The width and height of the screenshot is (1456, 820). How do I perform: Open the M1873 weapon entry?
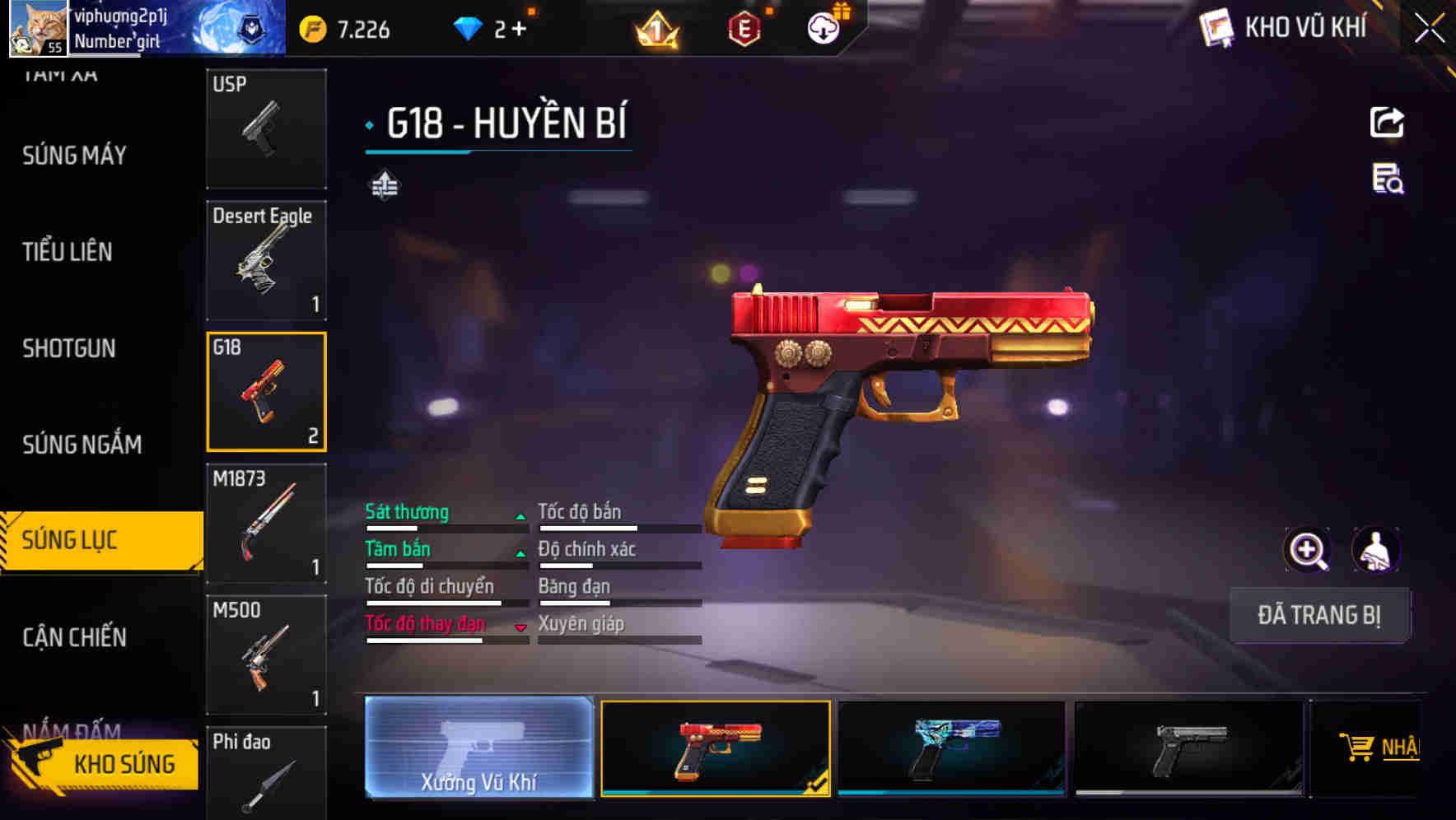pos(266,523)
